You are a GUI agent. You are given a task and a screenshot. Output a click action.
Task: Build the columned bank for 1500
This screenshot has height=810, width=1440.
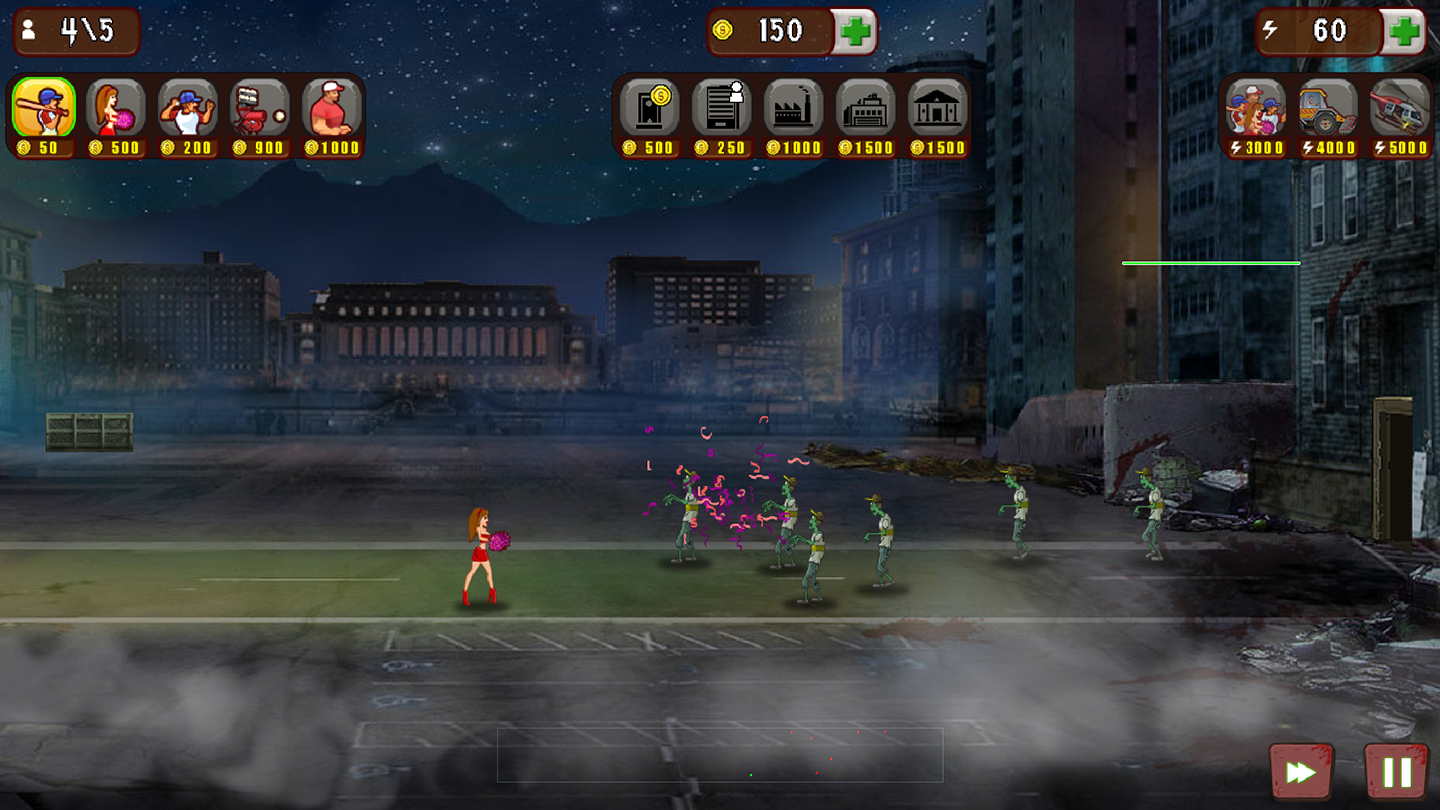click(938, 108)
